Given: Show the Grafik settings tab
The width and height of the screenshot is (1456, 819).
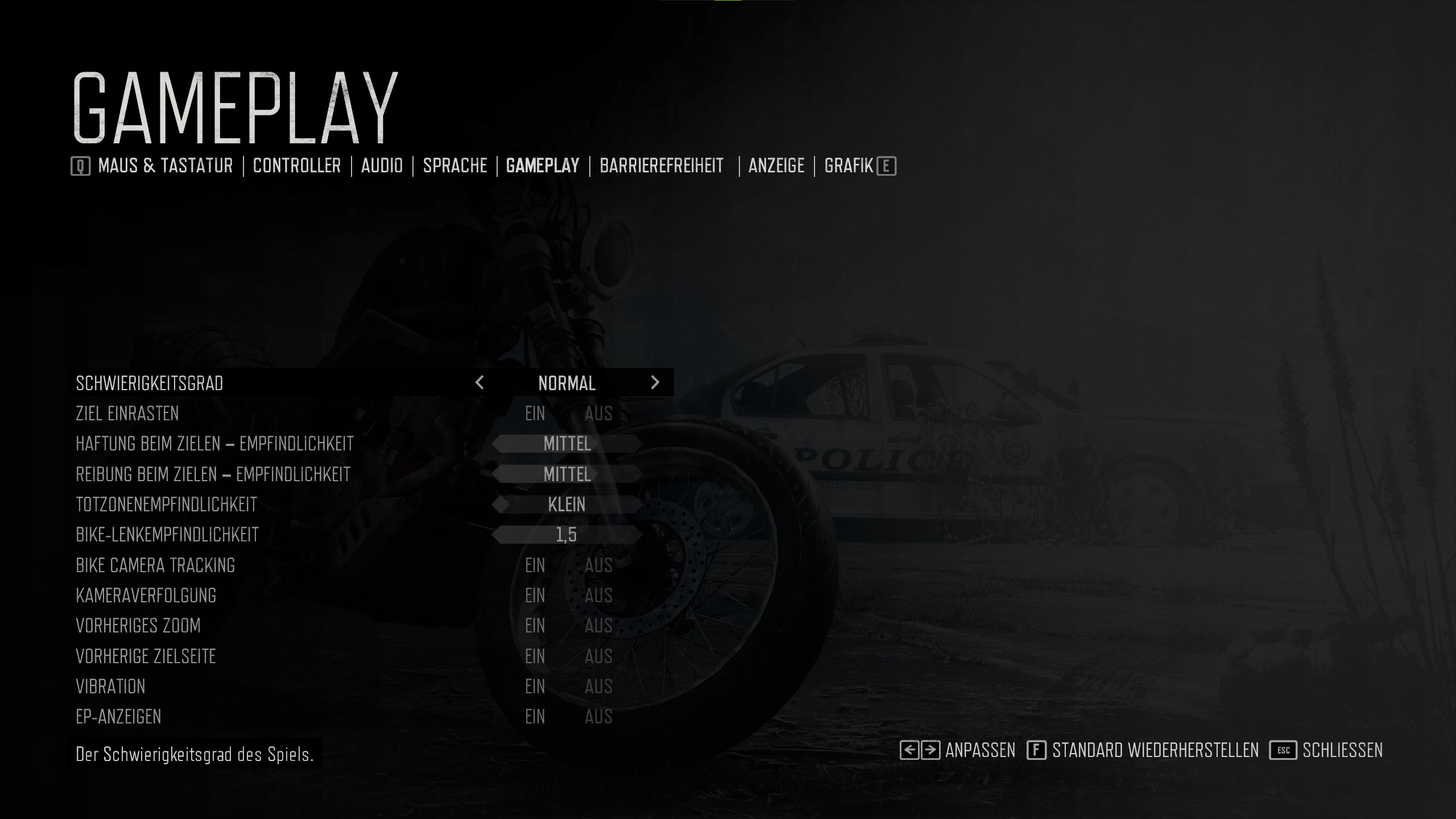Looking at the screenshot, I should coord(848,166).
